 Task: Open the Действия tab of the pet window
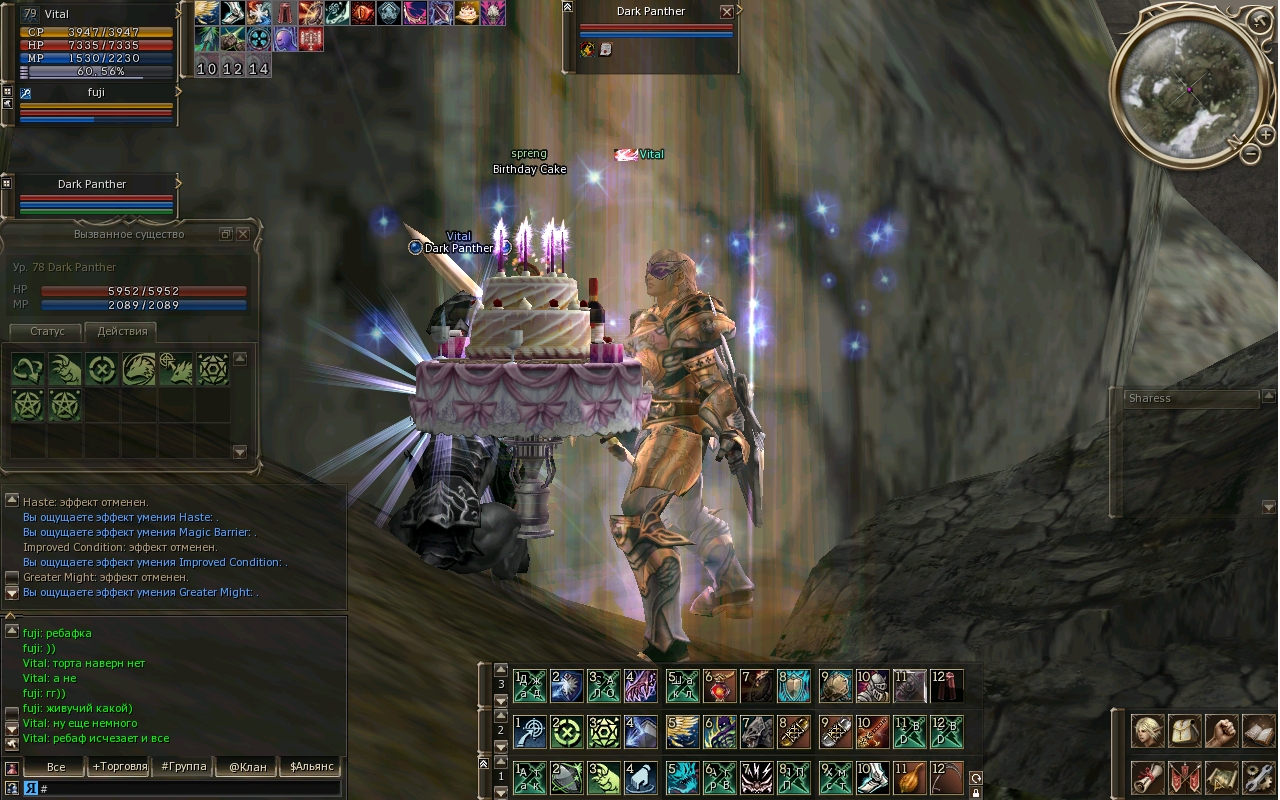[x=122, y=331]
